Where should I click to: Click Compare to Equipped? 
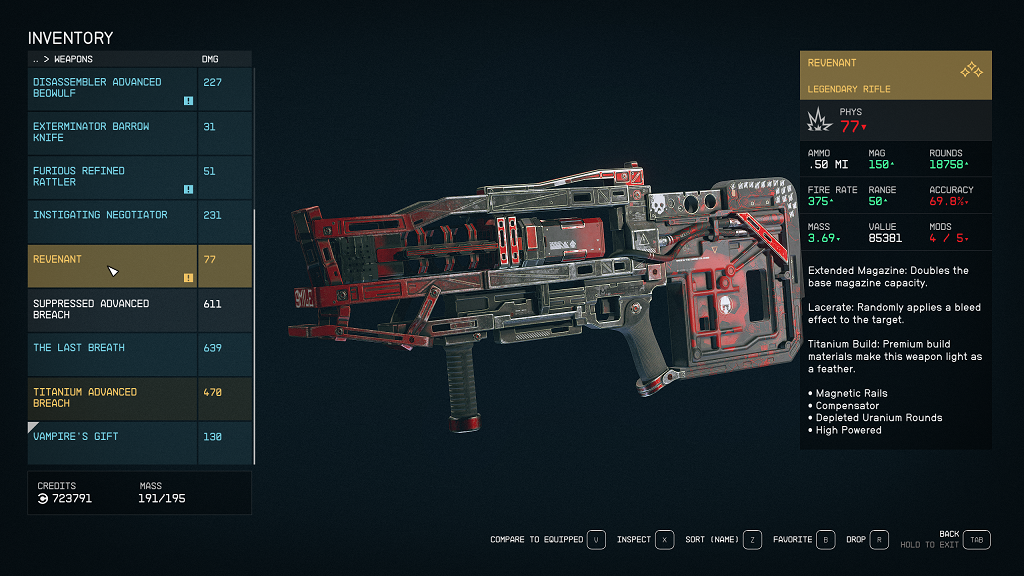[597, 540]
